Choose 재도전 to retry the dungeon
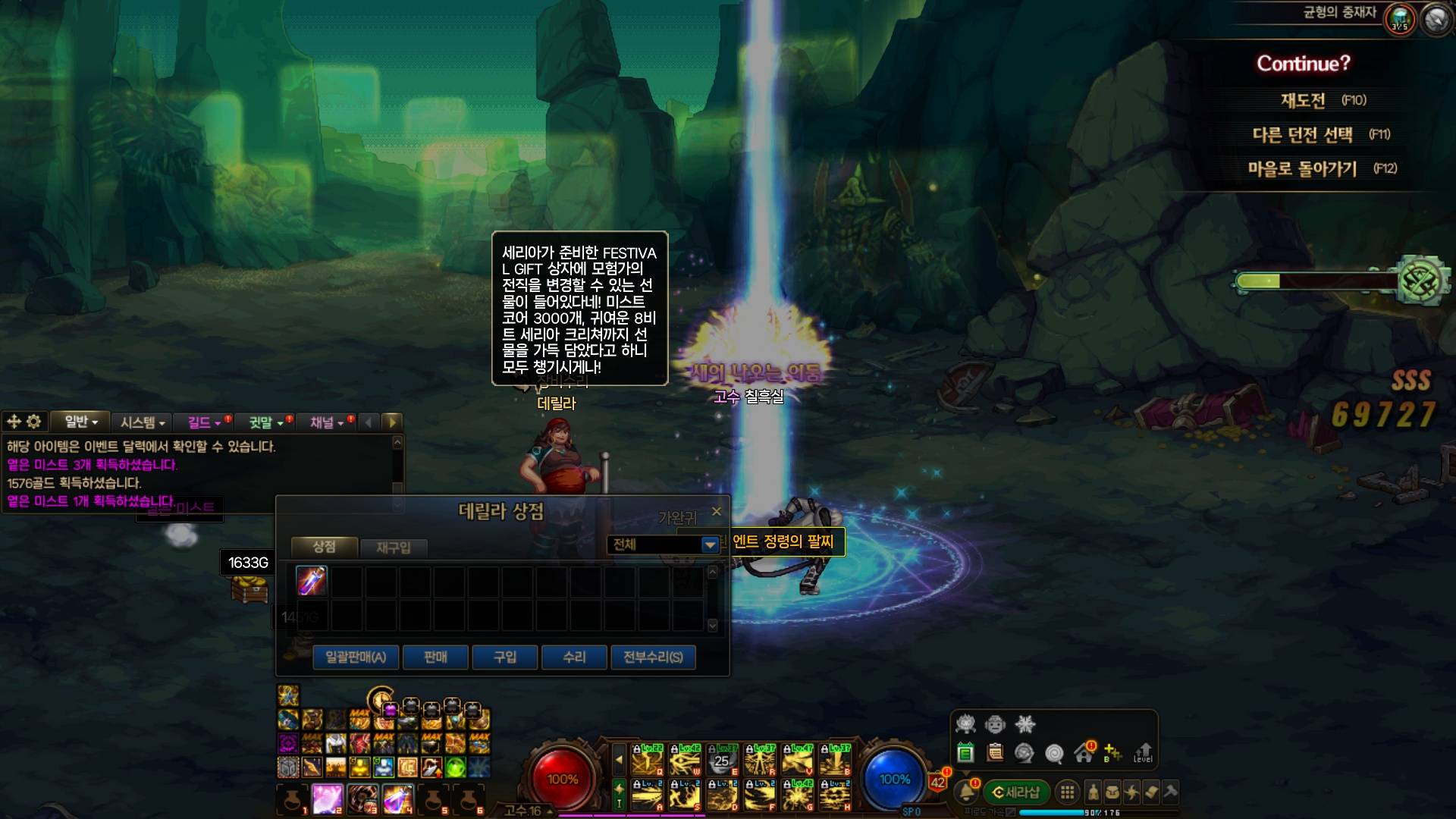This screenshot has height=819, width=1456. [1304, 100]
